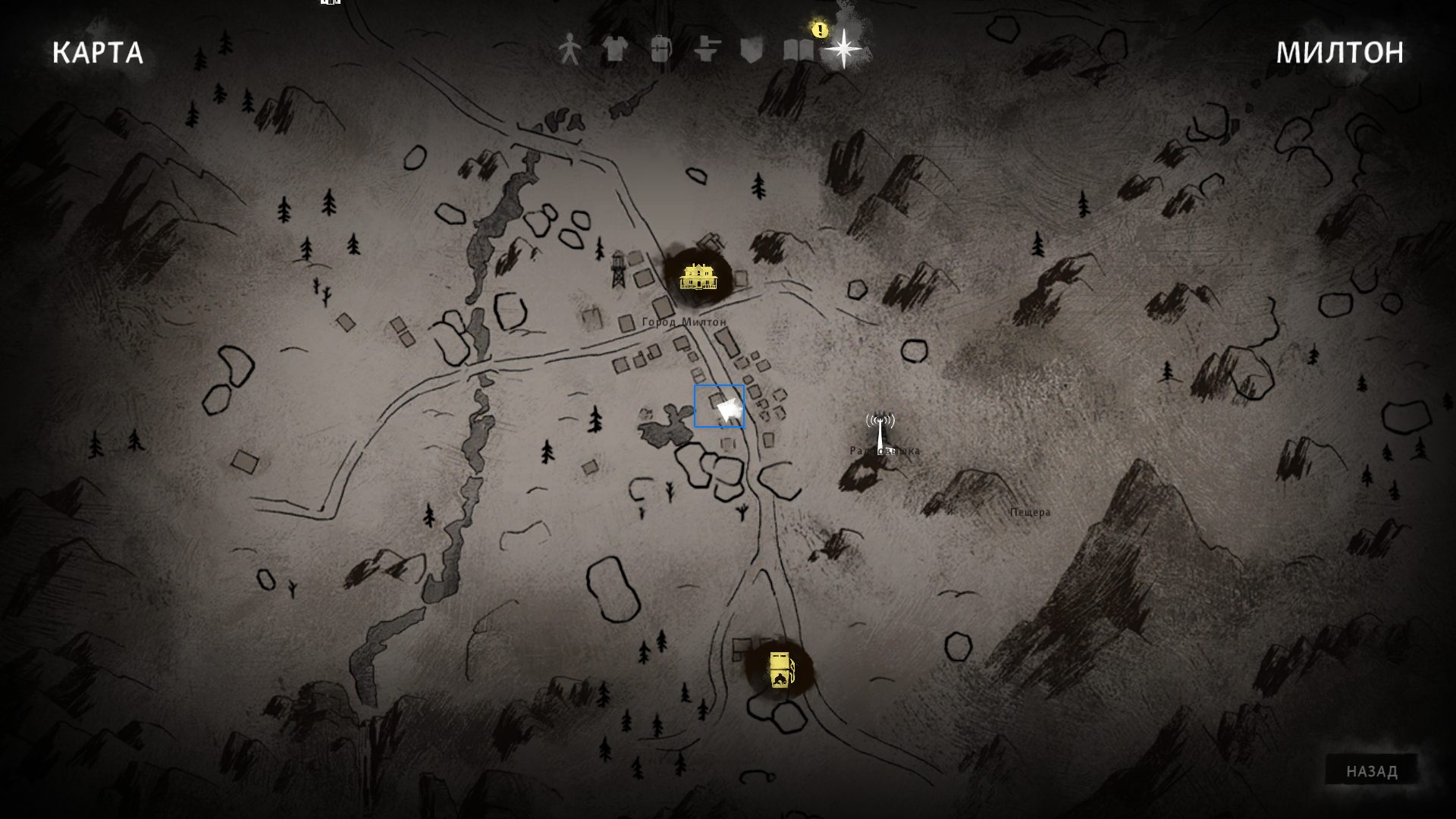Click the yellow house marker in Milton town

697,277
